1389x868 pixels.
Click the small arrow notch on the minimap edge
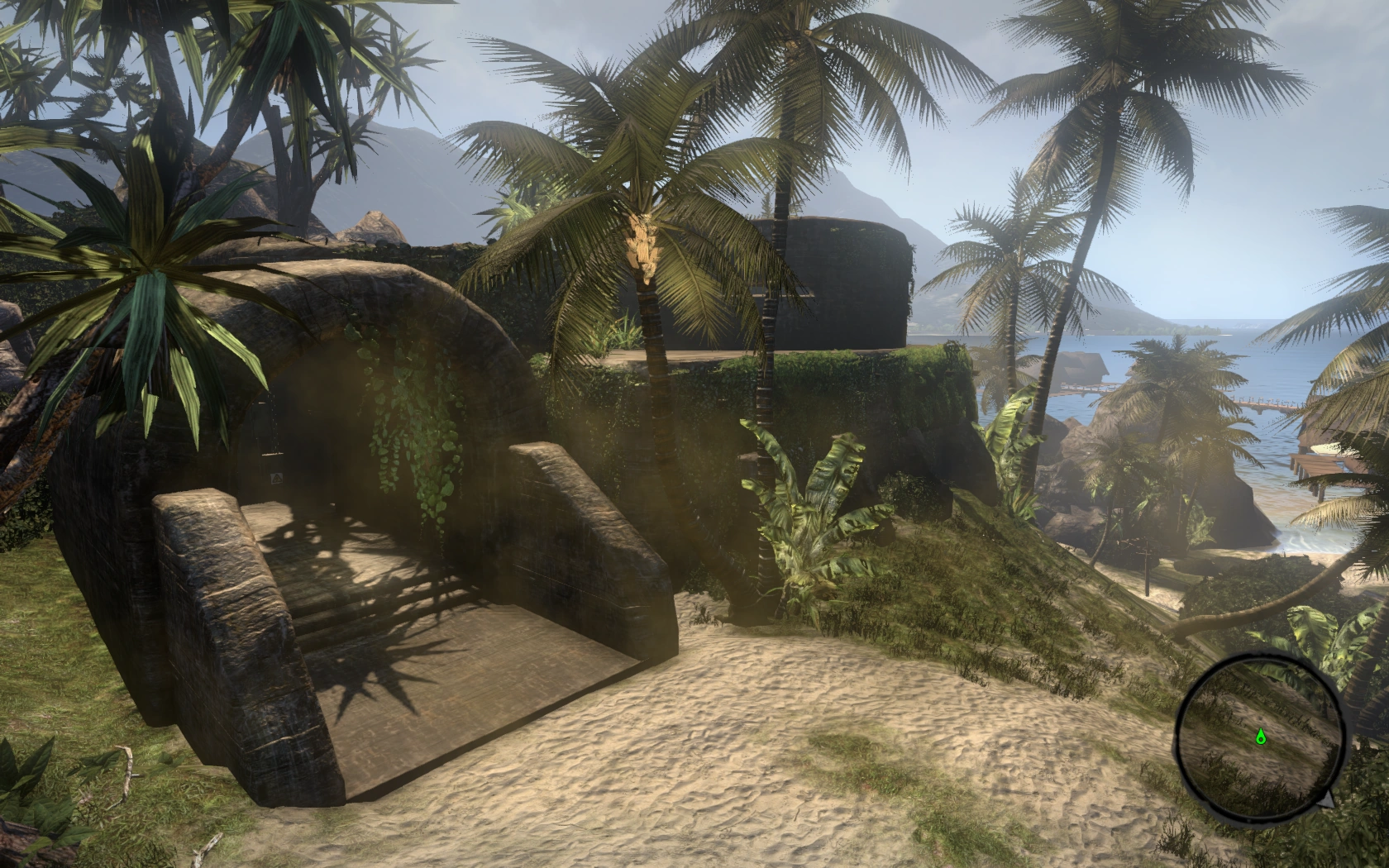coord(1325,799)
